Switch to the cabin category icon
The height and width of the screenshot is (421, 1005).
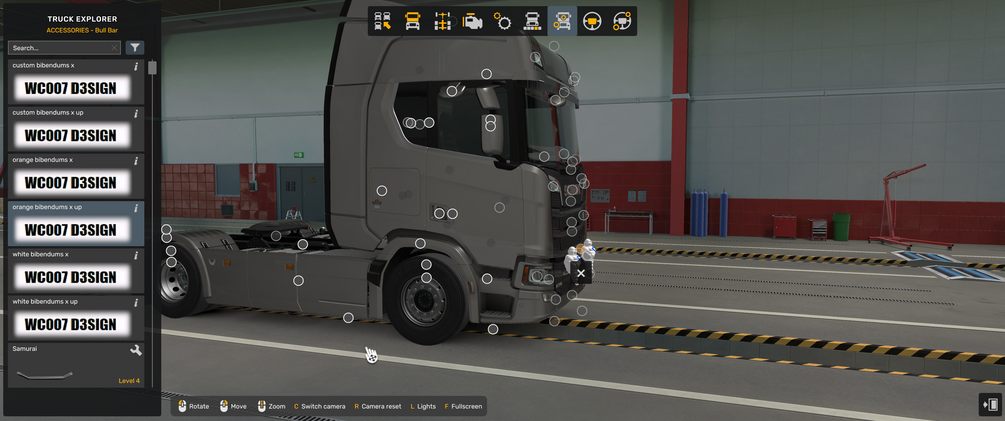click(412, 21)
